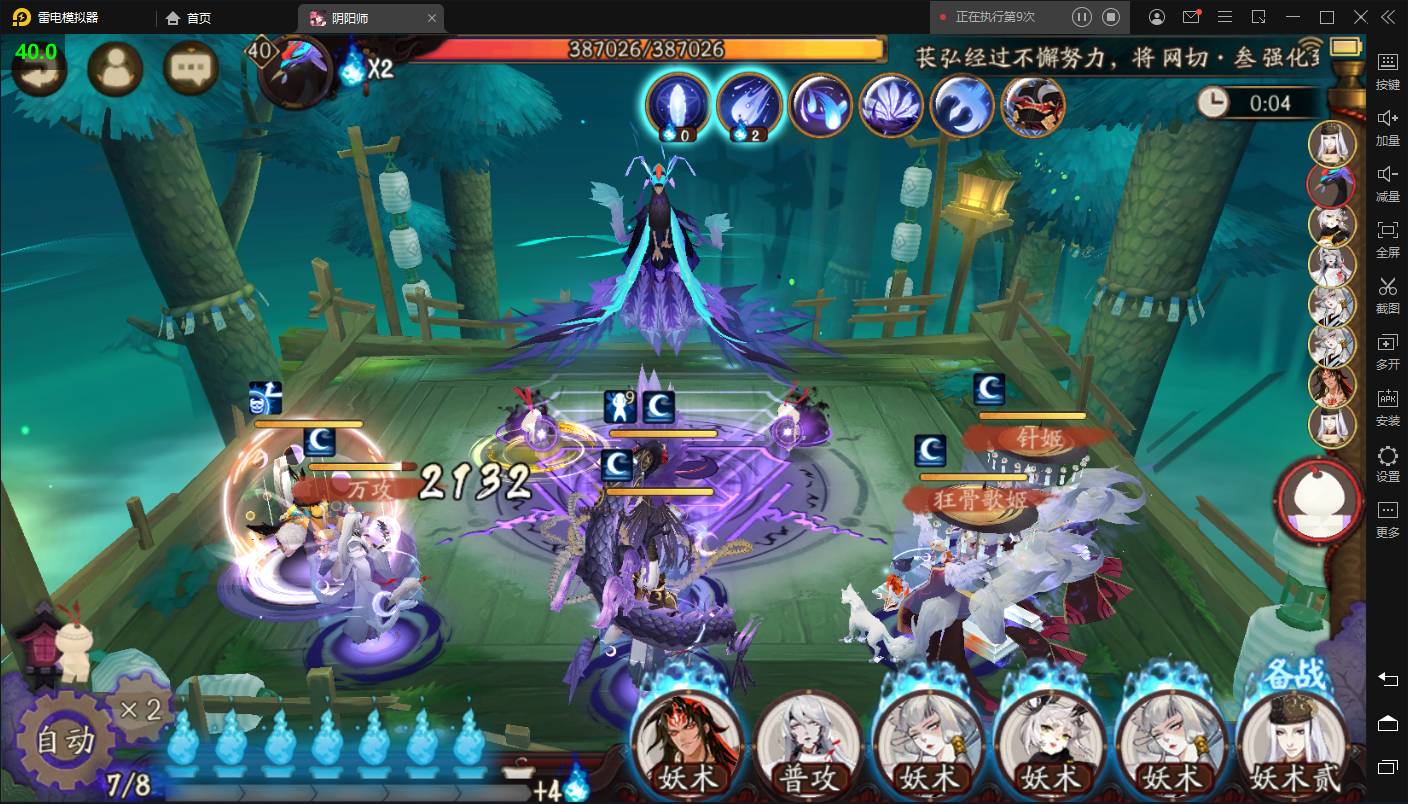
Task: Open the chat speech-bubble icon
Action: point(190,68)
